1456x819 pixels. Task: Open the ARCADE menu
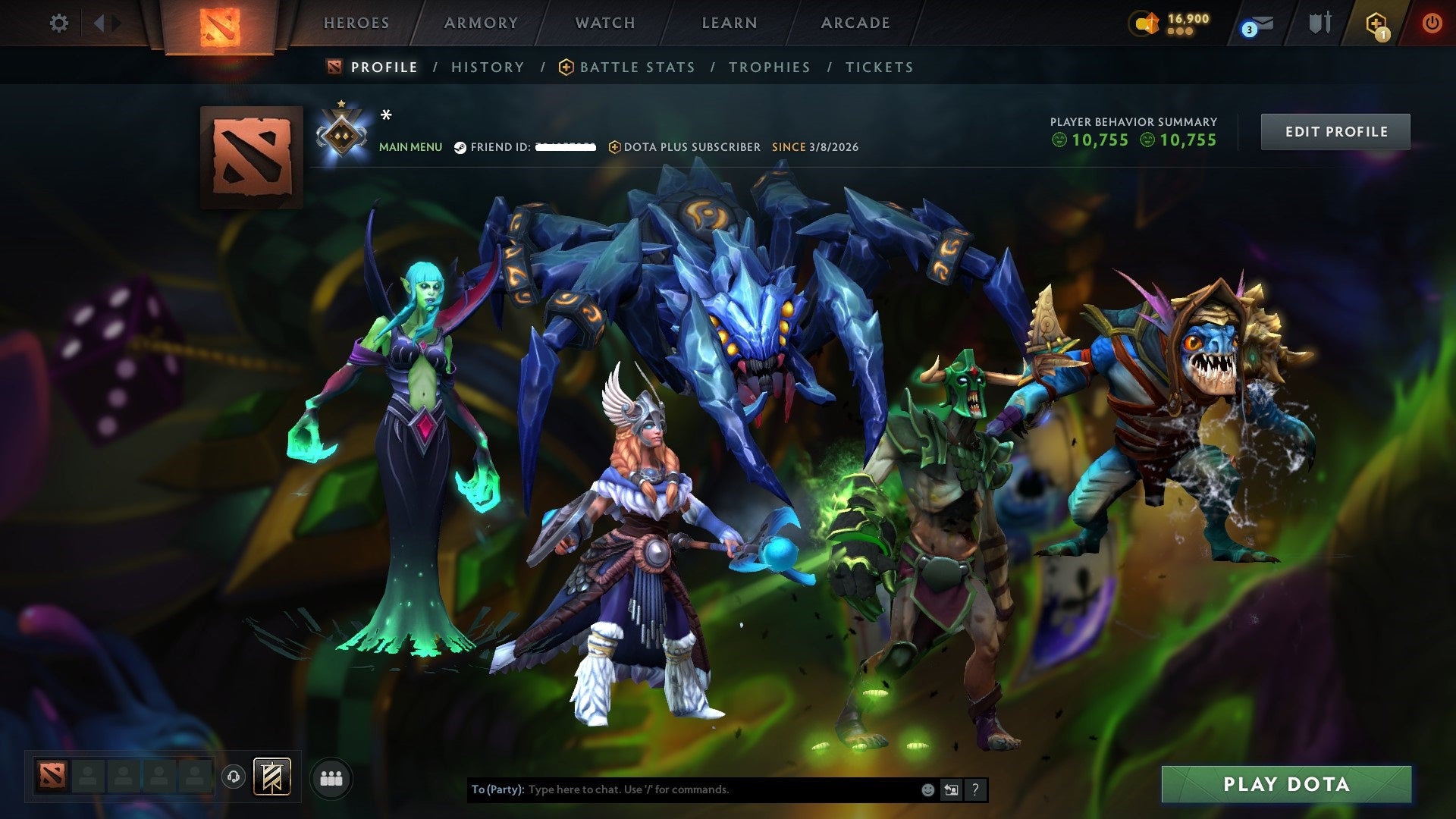(855, 23)
